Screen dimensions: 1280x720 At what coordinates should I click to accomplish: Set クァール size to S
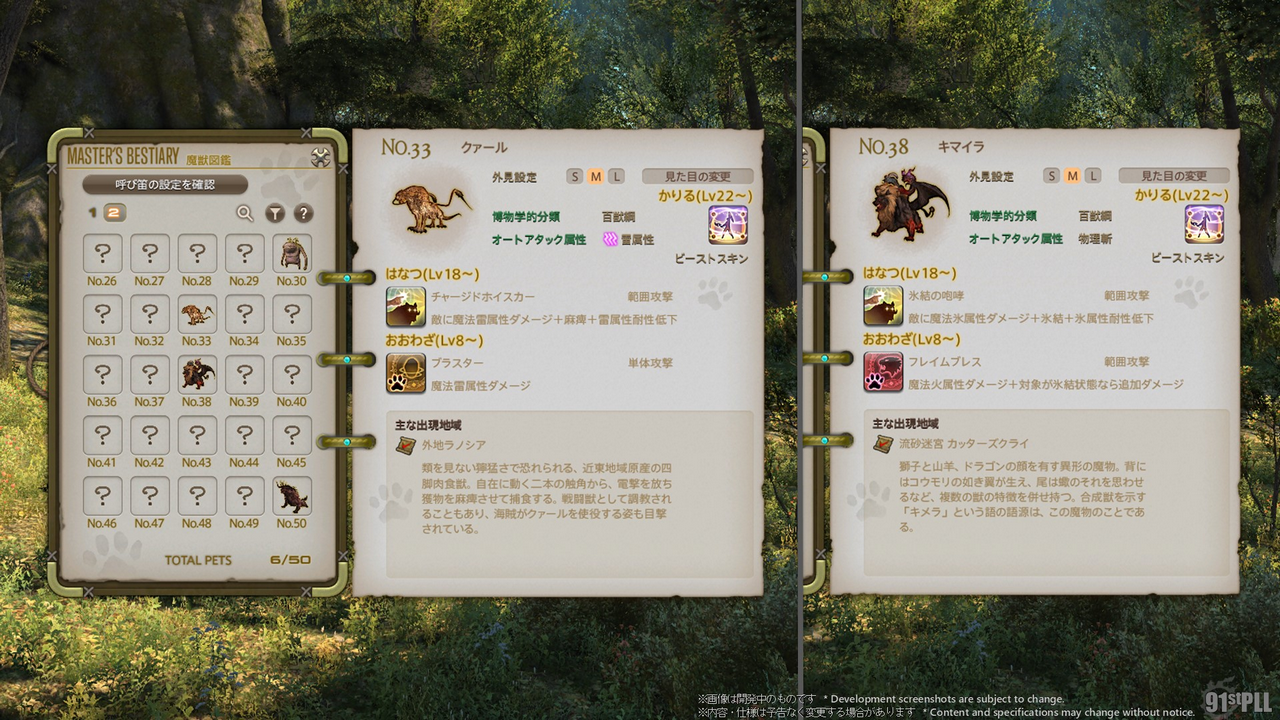[575, 177]
